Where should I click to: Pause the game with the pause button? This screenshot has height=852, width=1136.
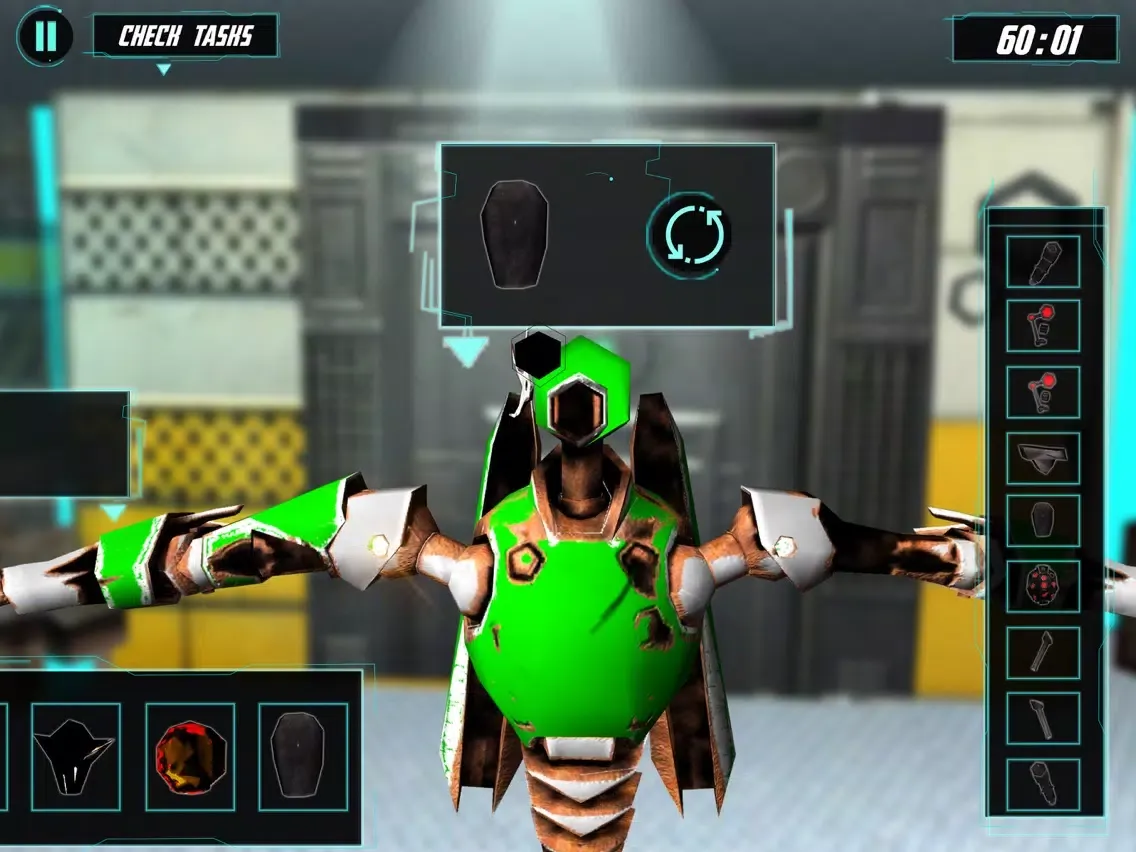point(45,36)
